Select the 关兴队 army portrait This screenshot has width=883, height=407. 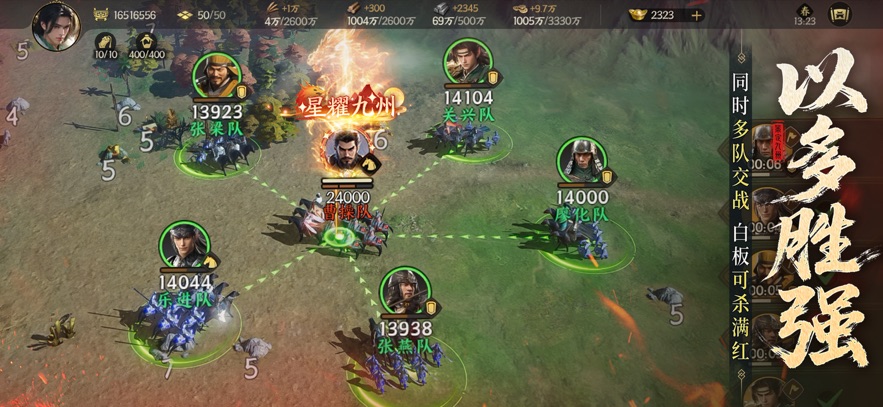tap(467, 63)
